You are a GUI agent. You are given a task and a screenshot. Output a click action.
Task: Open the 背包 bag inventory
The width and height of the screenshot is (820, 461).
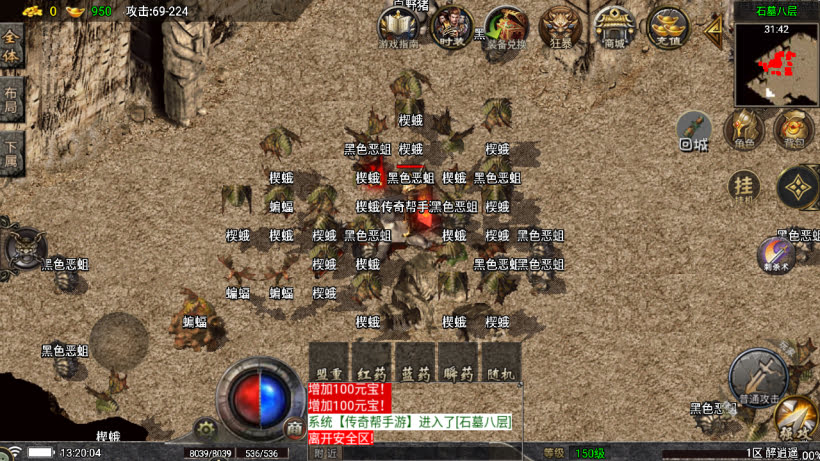pos(794,128)
